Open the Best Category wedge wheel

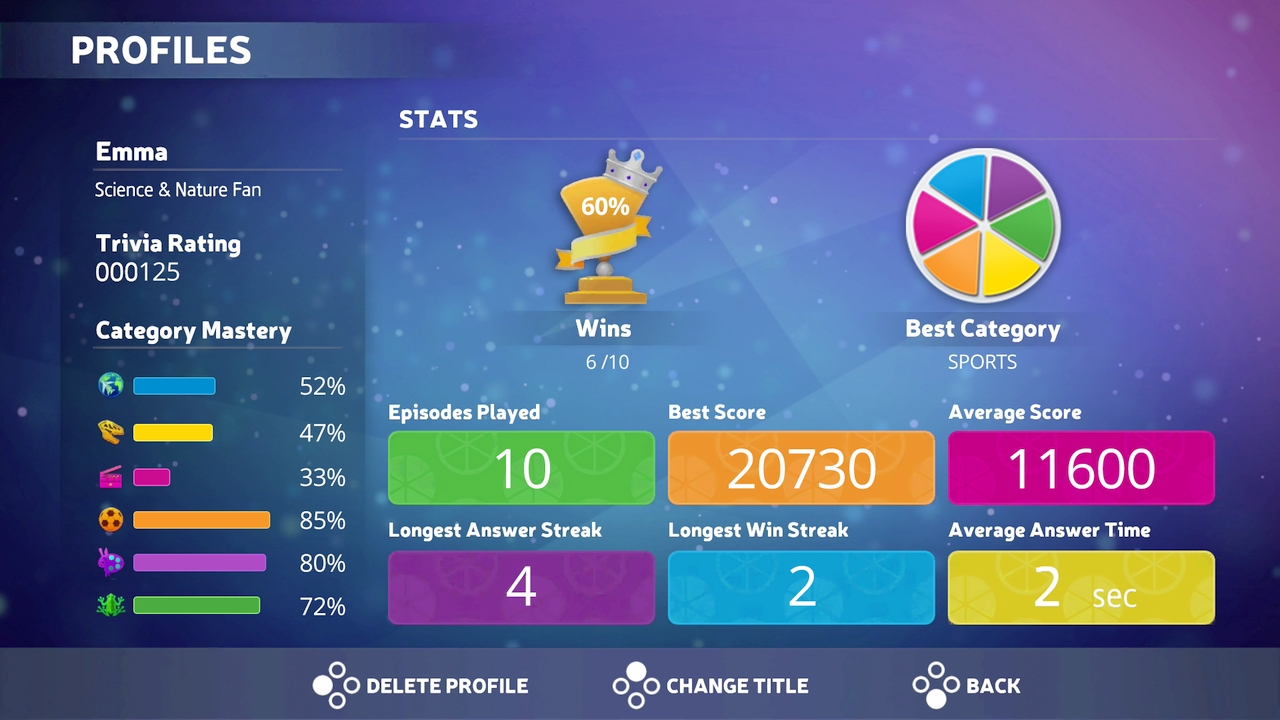point(983,225)
